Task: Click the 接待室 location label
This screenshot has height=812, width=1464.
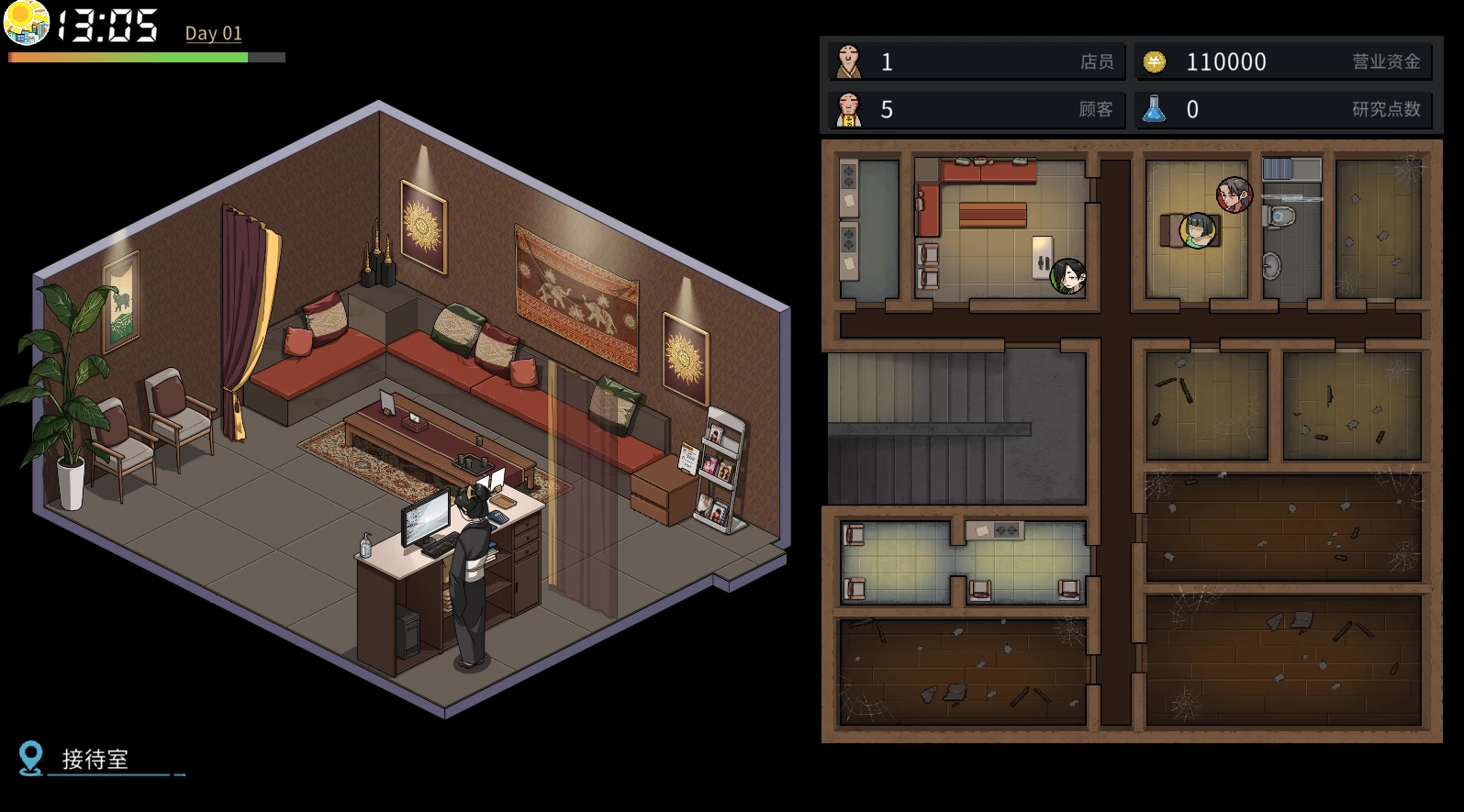Action: coord(95,760)
